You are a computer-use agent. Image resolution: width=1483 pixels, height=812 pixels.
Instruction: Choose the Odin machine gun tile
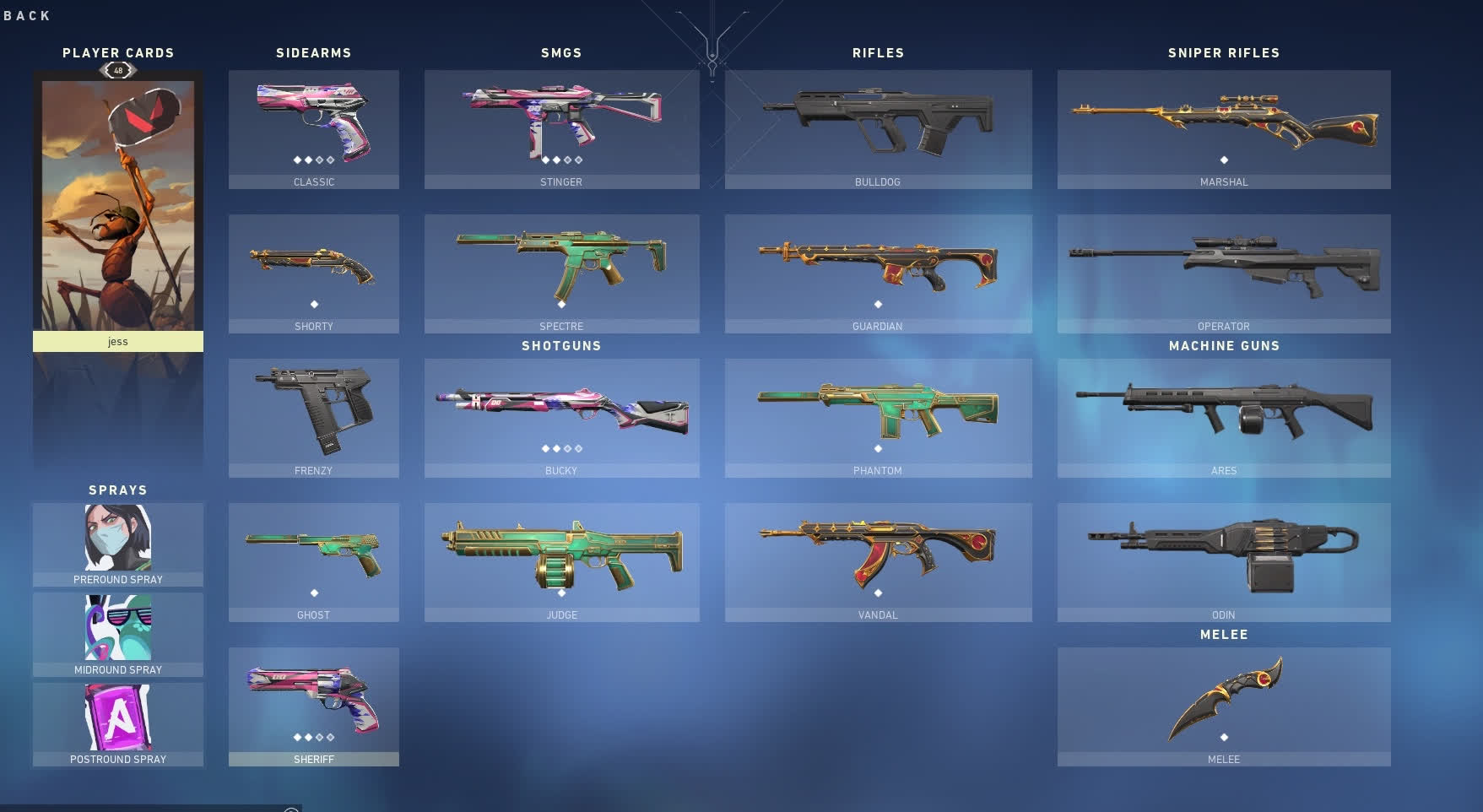[1224, 561]
